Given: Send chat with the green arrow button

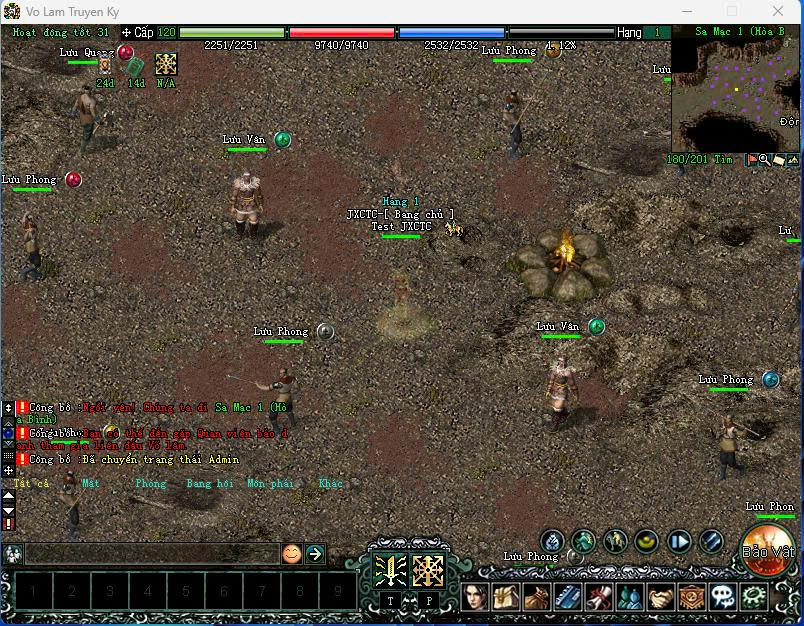Looking at the screenshot, I should [315, 553].
